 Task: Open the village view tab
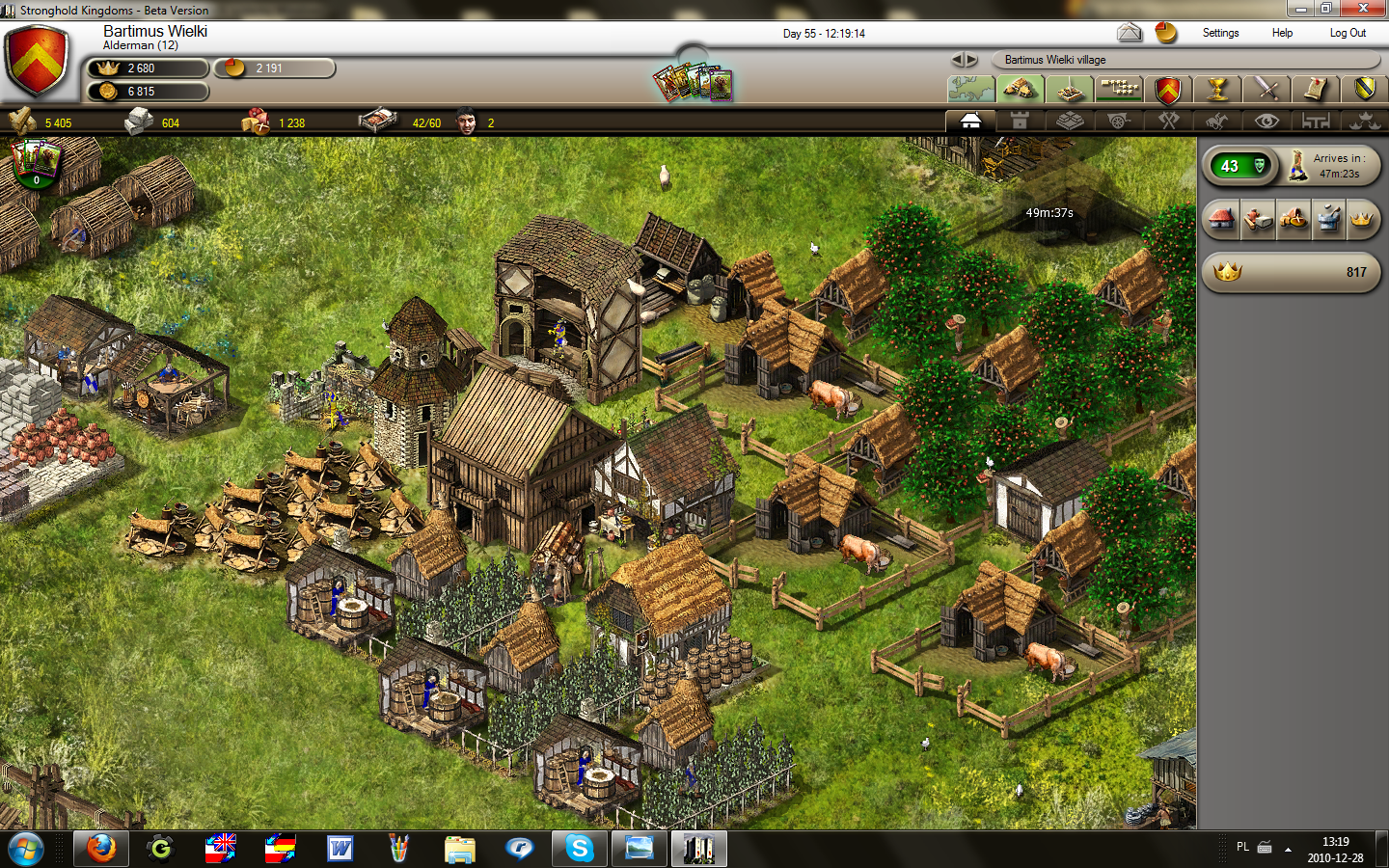[1021, 90]
